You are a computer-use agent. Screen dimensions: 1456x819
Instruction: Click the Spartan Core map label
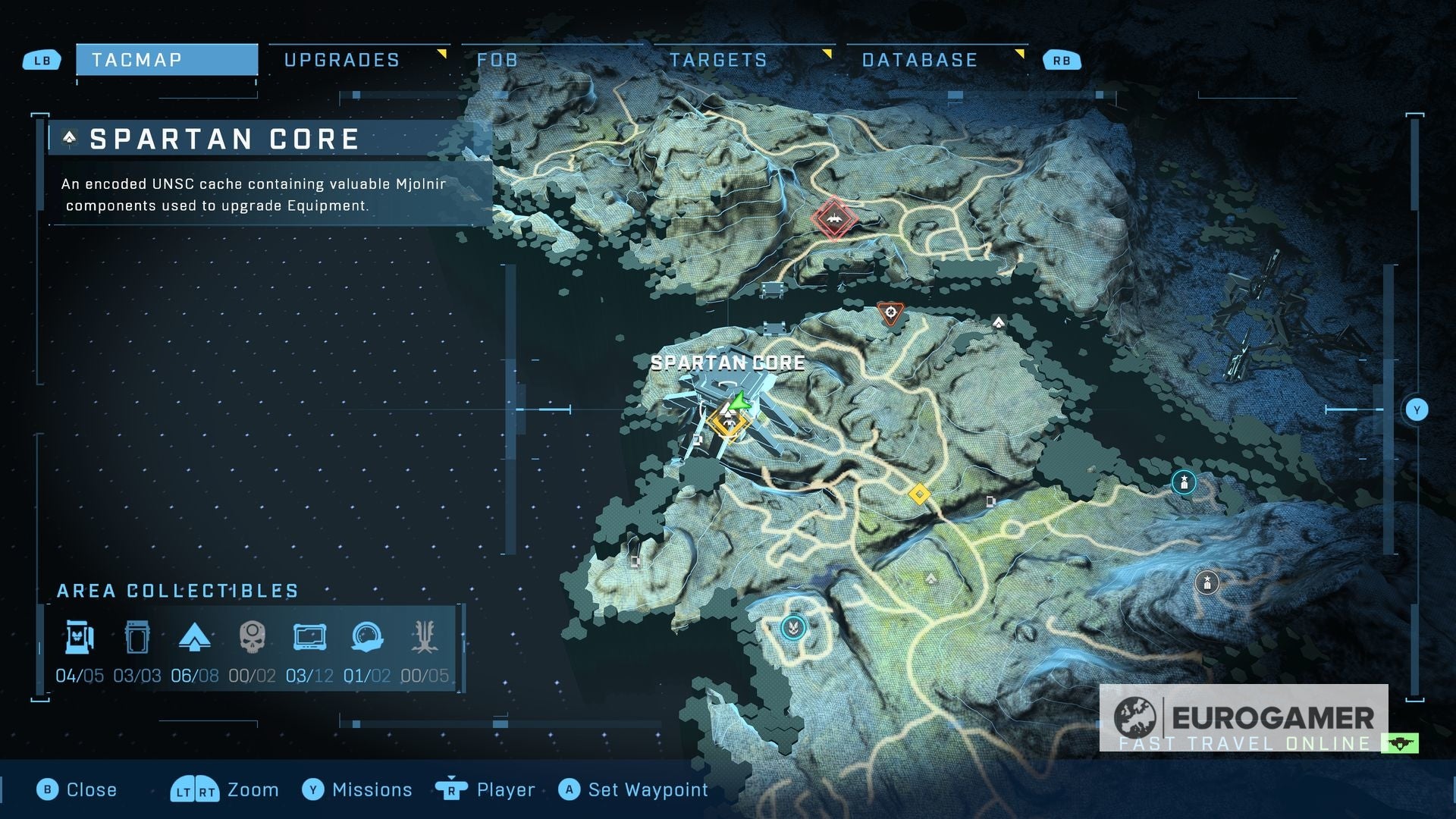pyautogui.click(x=726, y=362)
